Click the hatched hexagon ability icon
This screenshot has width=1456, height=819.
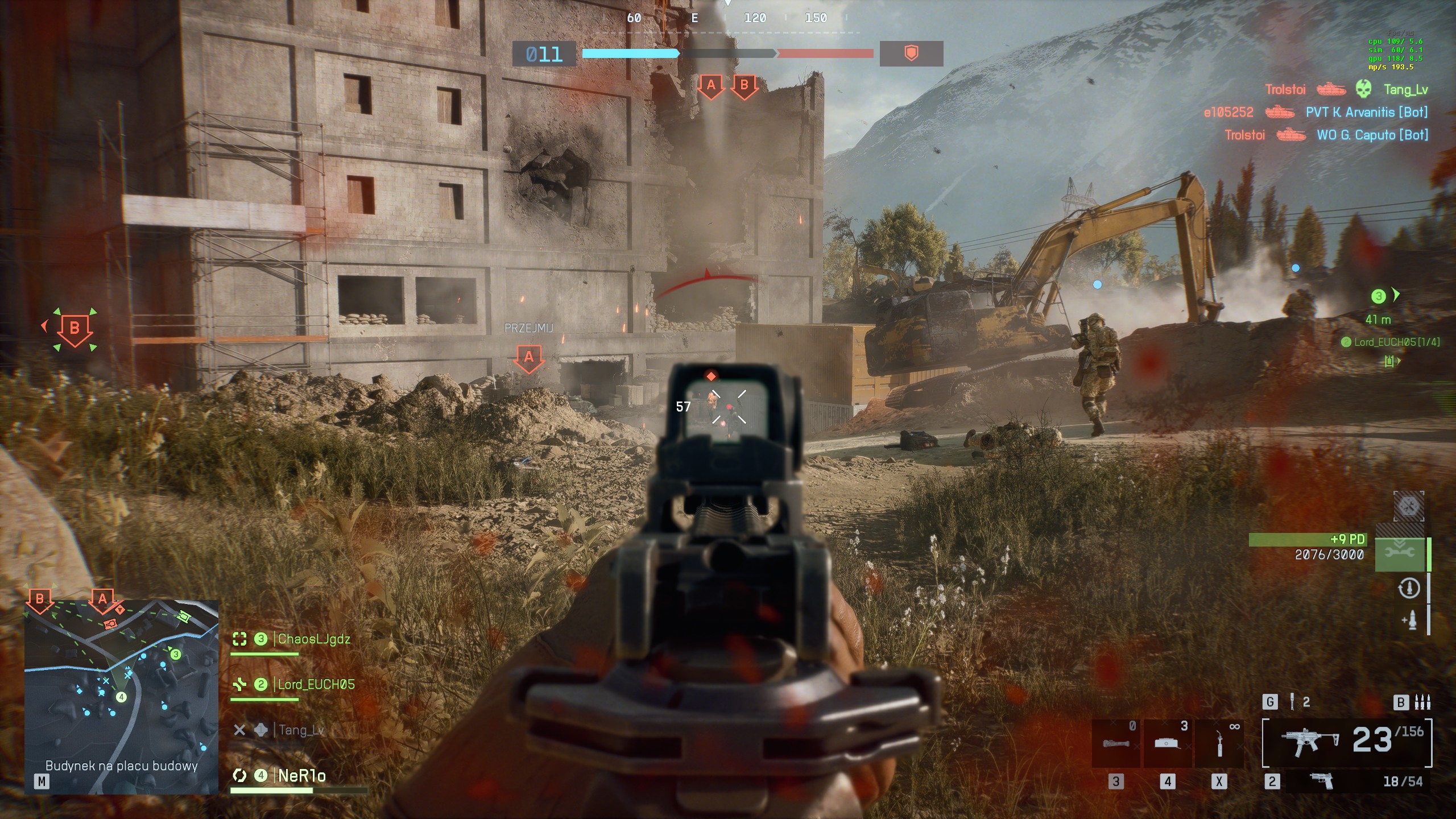(1408, 506)
